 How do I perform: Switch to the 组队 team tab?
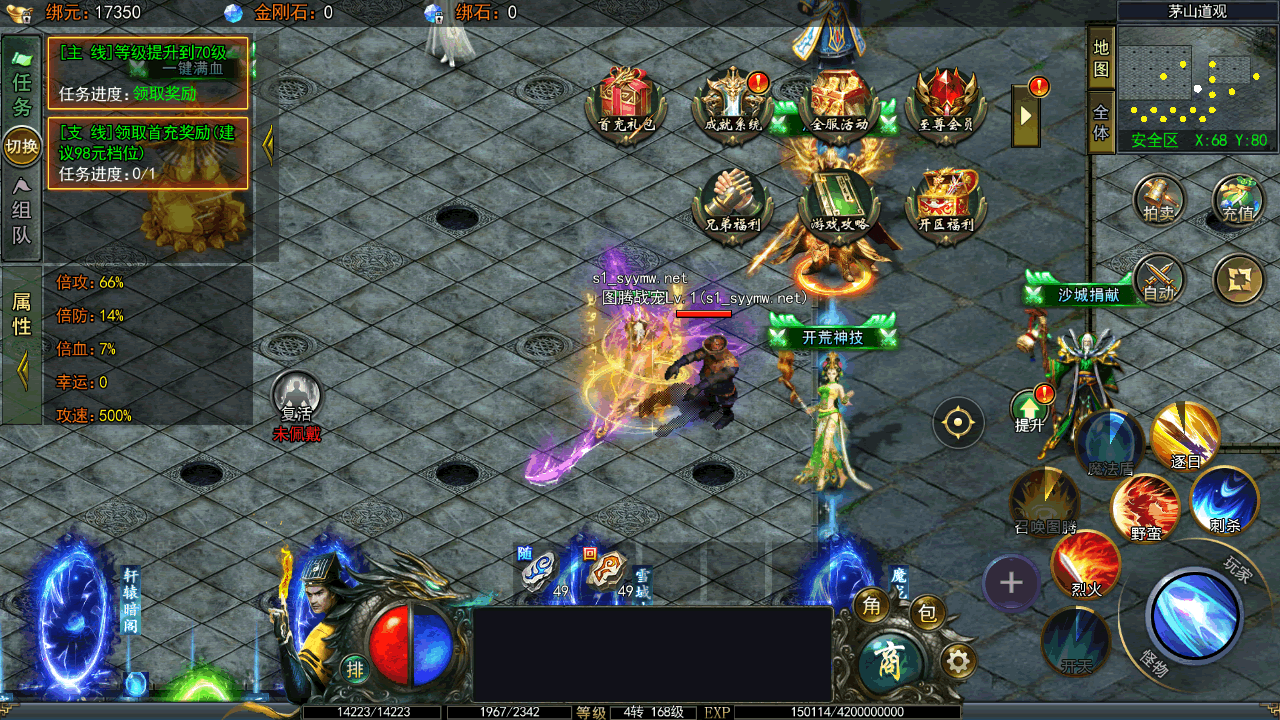21,221
